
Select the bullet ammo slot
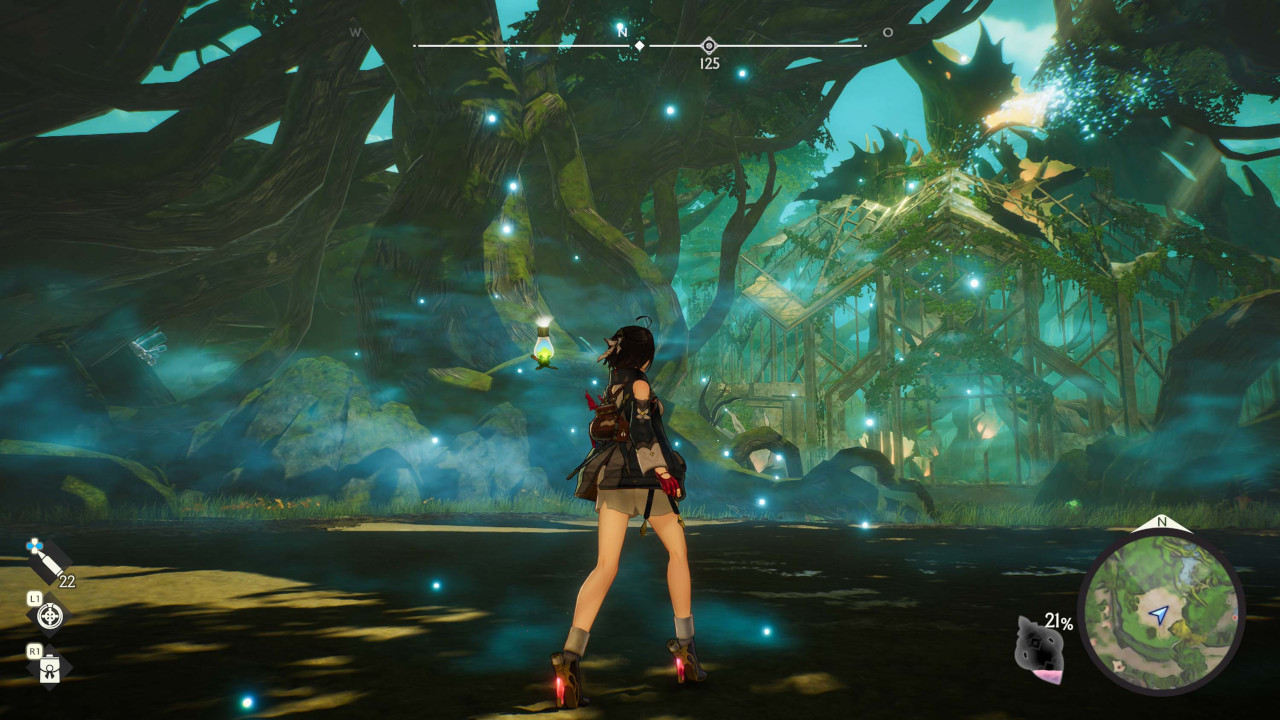click(x=49, y=562)
